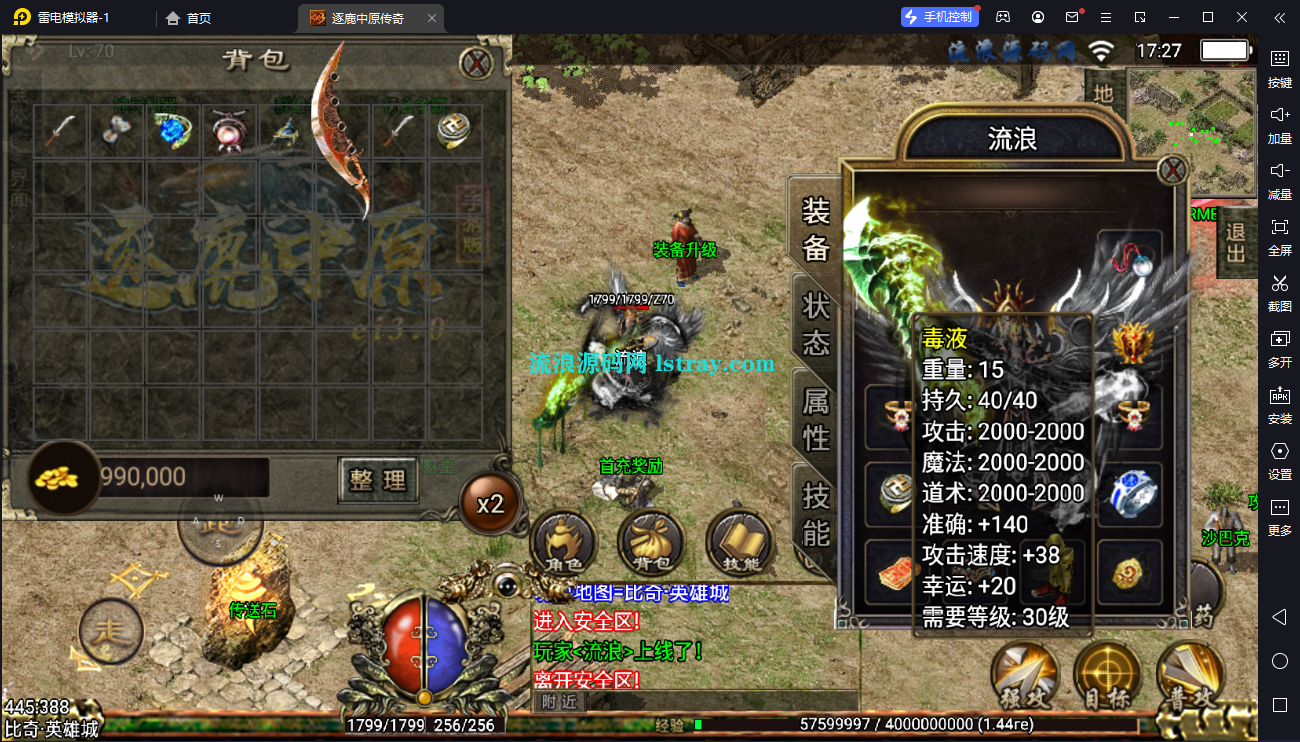The image size is (1300, 742).
Task: Select the blue gem ring in the bag
Action: pyautogui.click(x=173, y=131)
